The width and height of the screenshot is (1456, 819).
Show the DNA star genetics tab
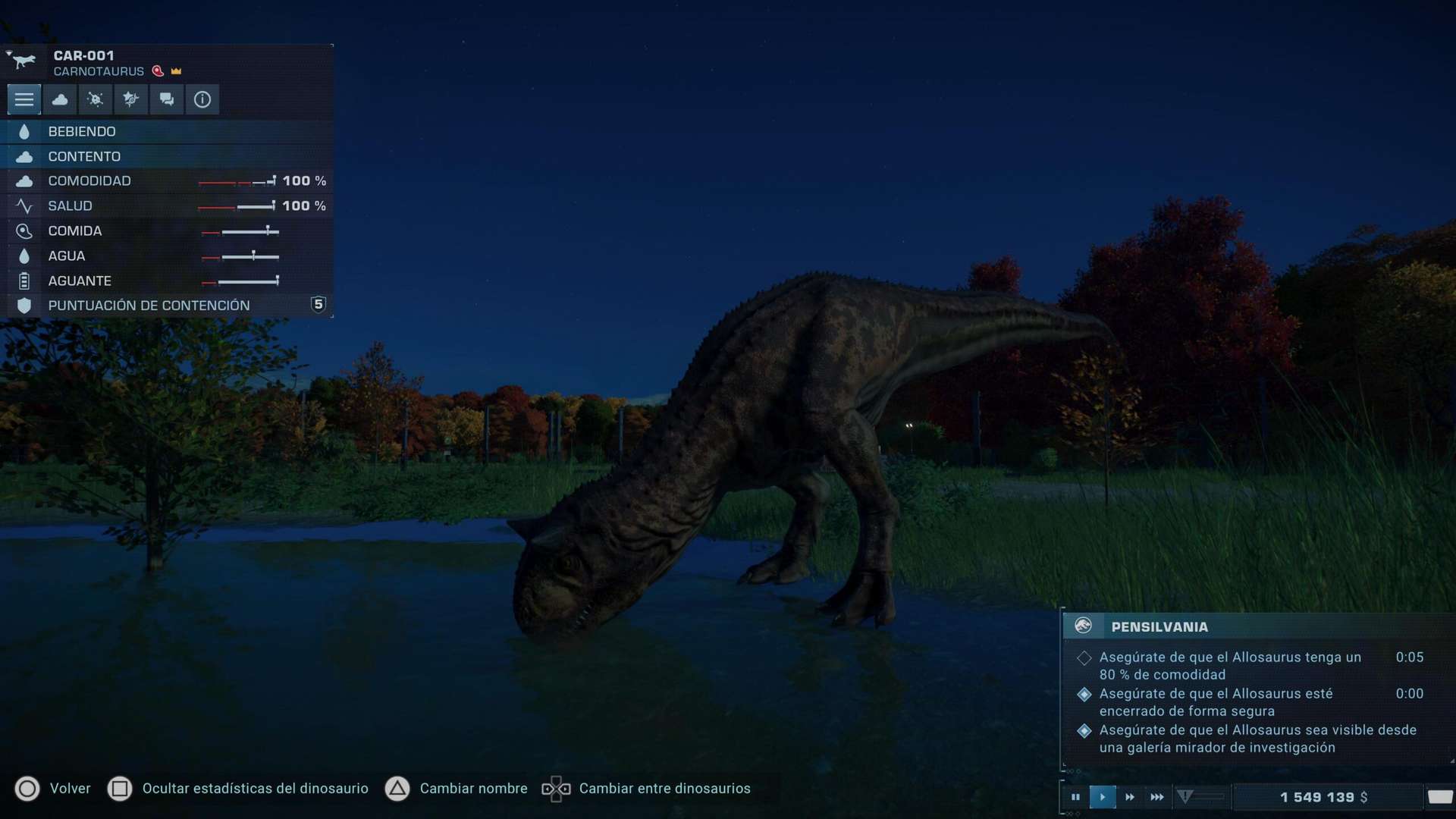(x=131, y=99)
